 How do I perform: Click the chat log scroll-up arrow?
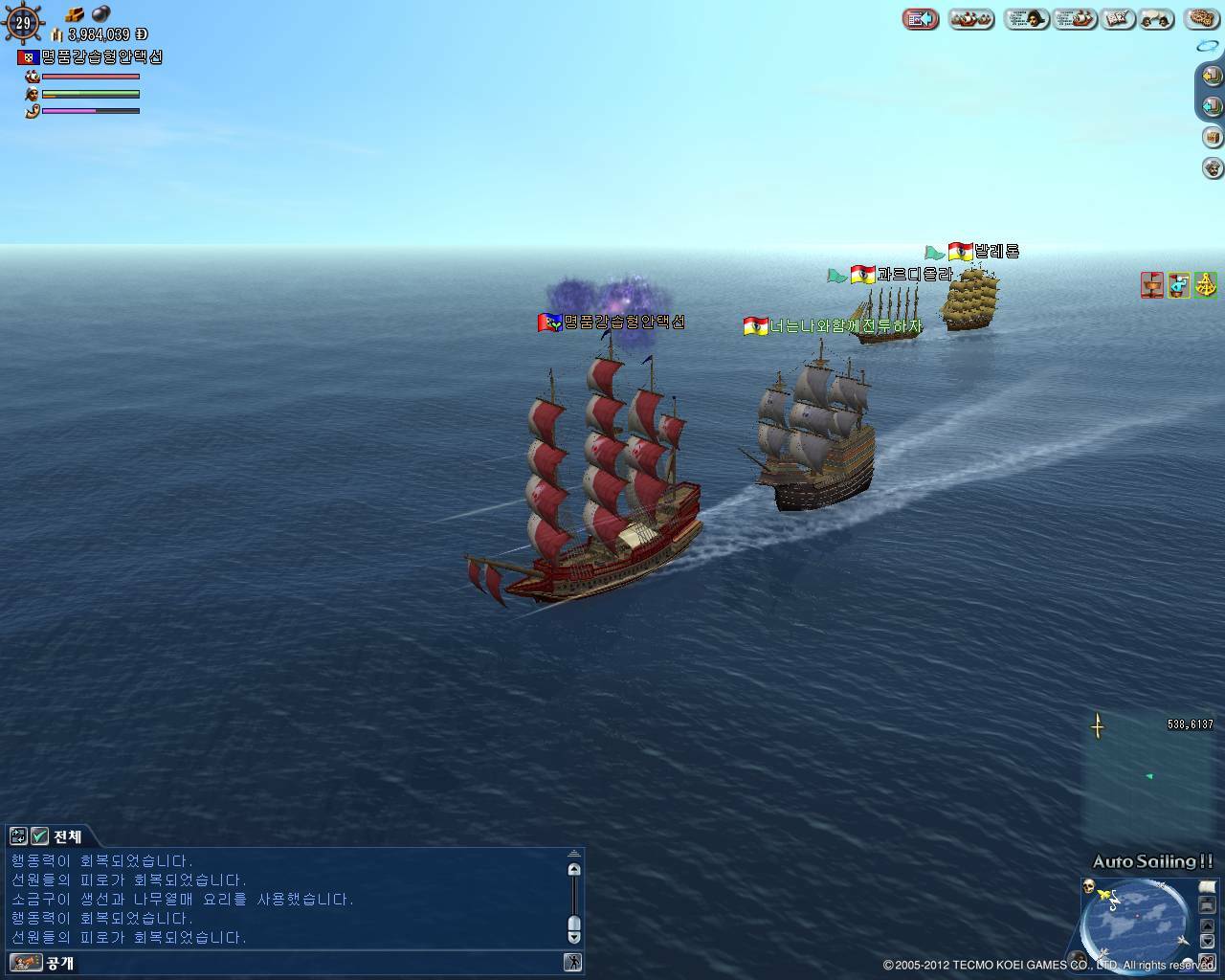point(574,869)
